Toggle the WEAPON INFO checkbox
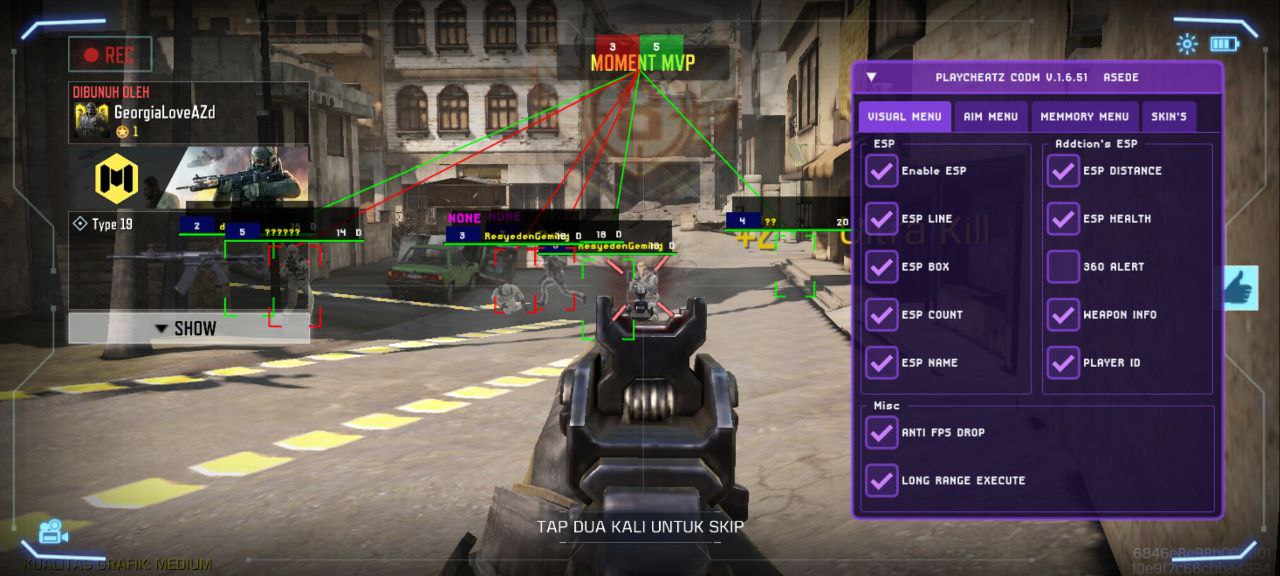This screenshot has width=1280, height=576. pos(1063,315)
